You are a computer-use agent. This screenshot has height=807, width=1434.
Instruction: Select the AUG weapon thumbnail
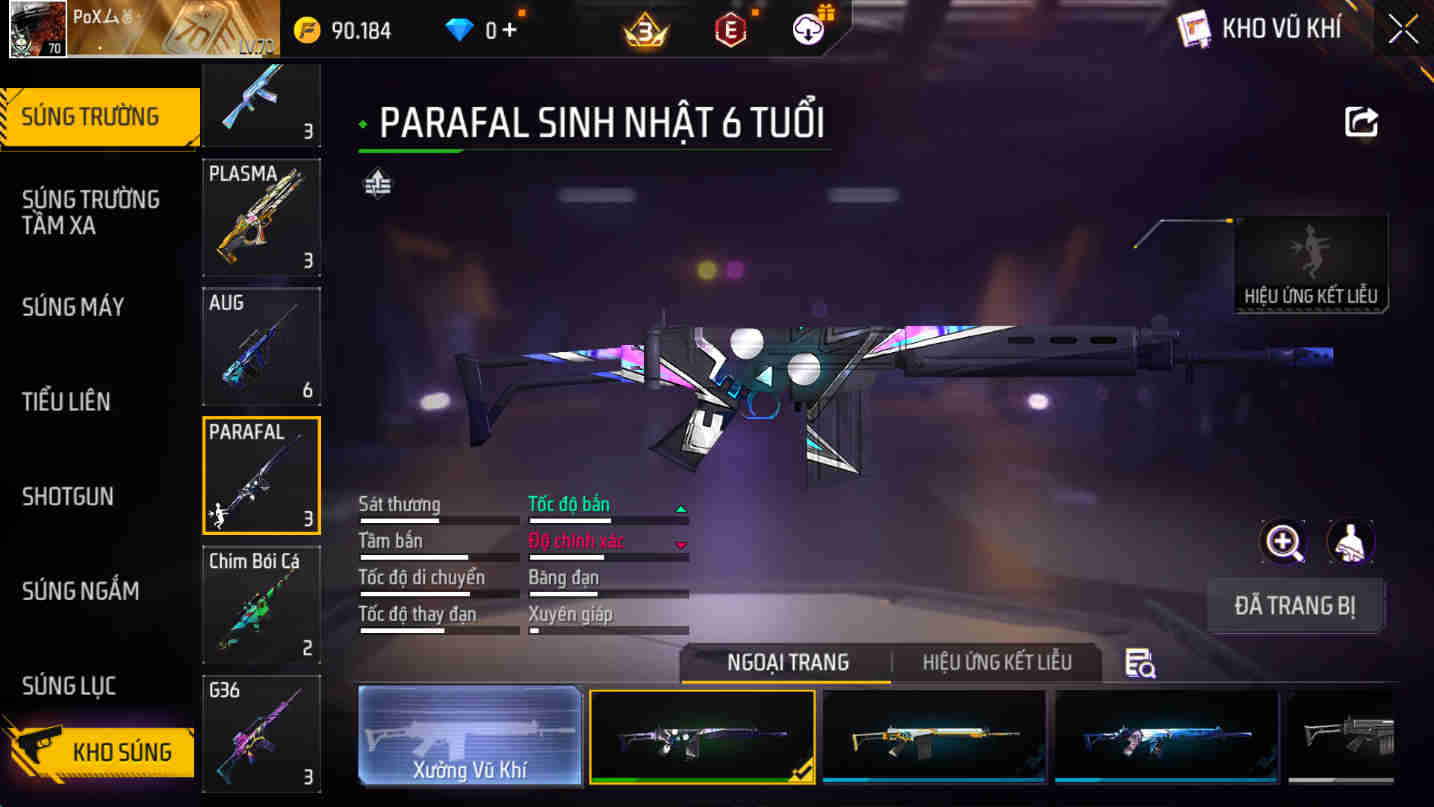(x=261, y=345)
